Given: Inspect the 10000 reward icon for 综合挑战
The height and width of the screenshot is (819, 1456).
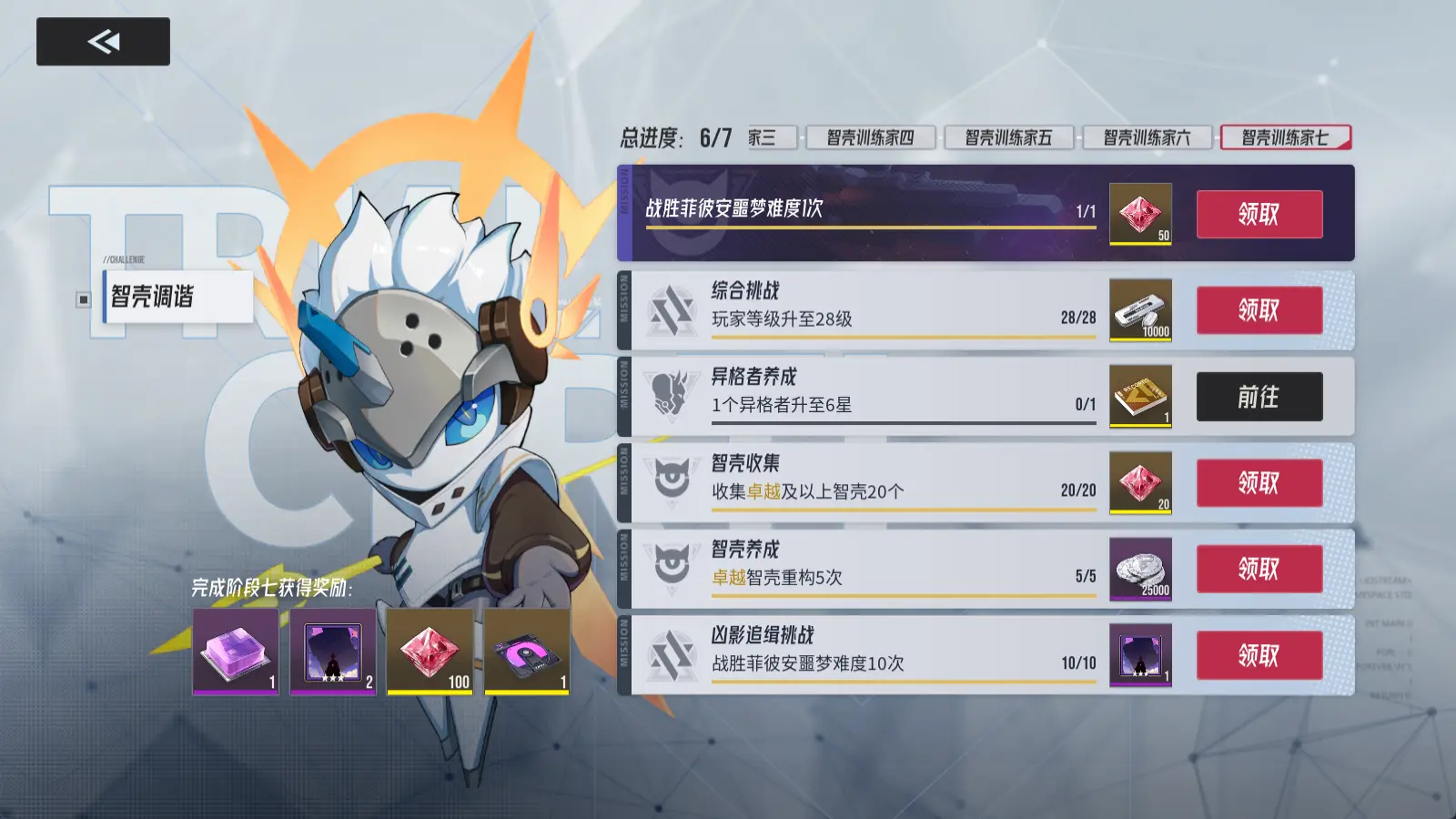Looking at the screenshot, I should 1140,310.
